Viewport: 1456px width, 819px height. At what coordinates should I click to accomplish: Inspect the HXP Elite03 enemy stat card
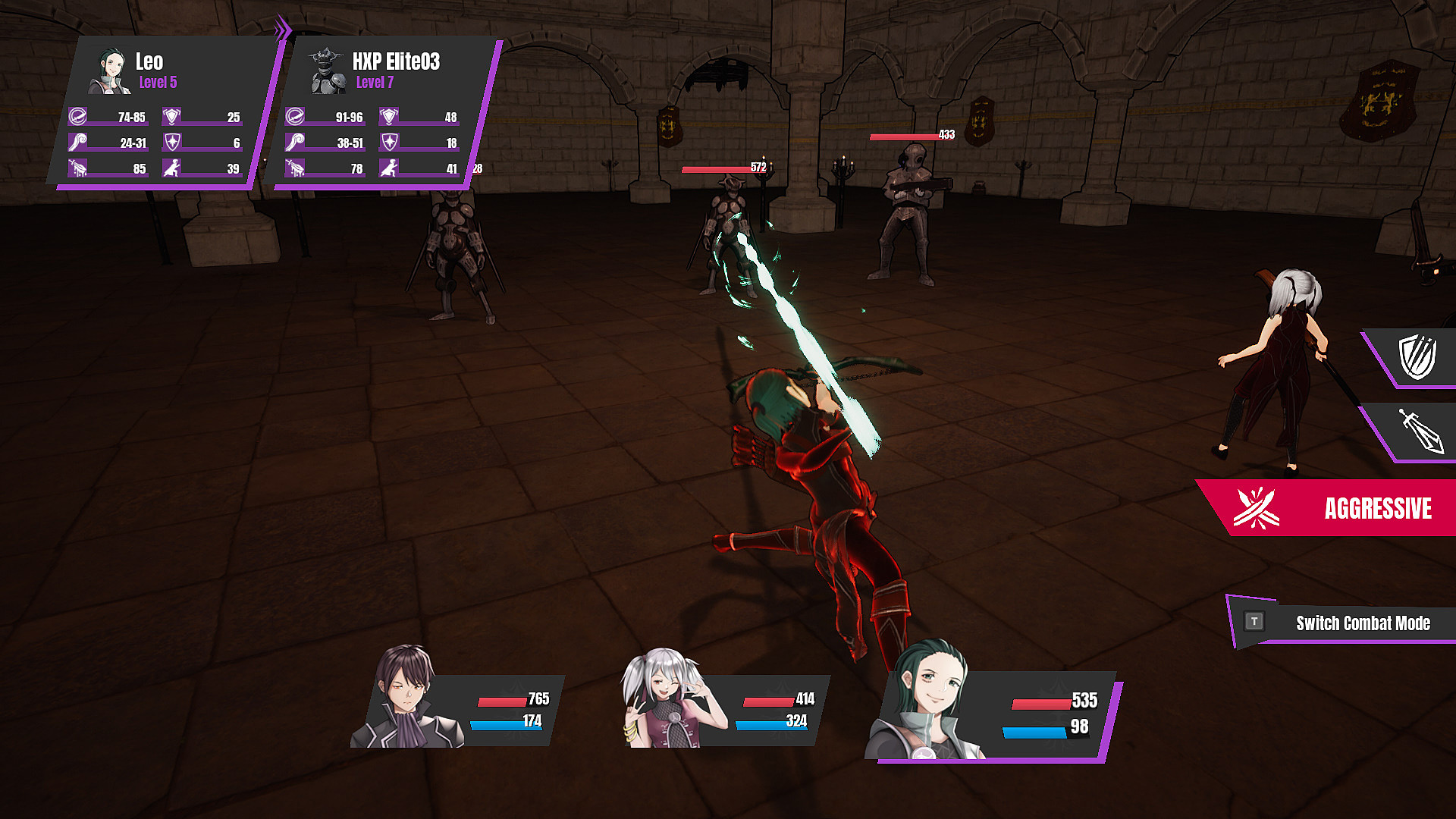[x=383, y=114]
